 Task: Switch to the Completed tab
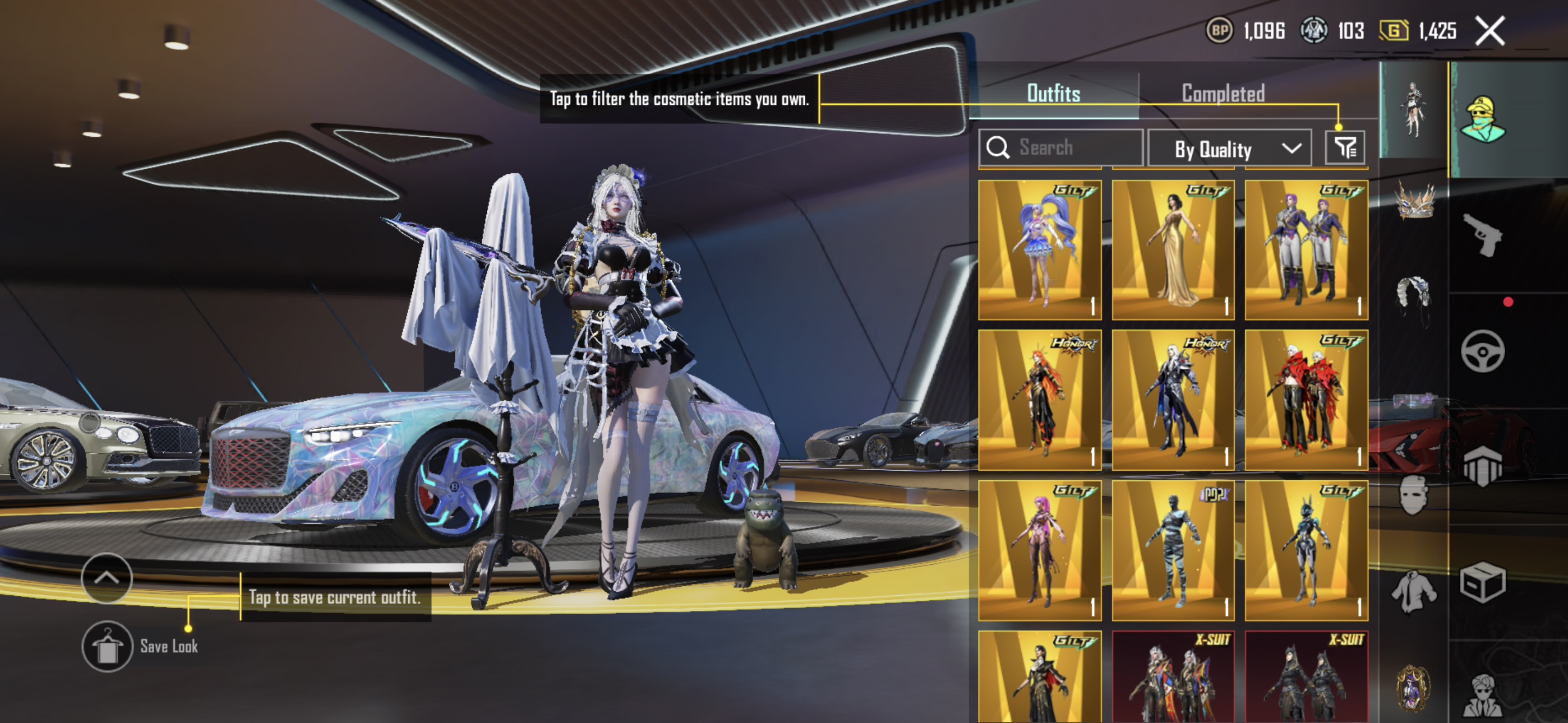tap(1223, 94)
